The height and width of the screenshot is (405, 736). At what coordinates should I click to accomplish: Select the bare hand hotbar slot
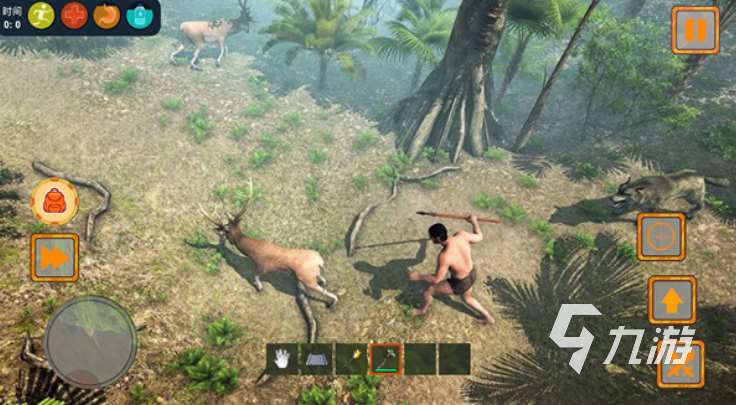283,358
